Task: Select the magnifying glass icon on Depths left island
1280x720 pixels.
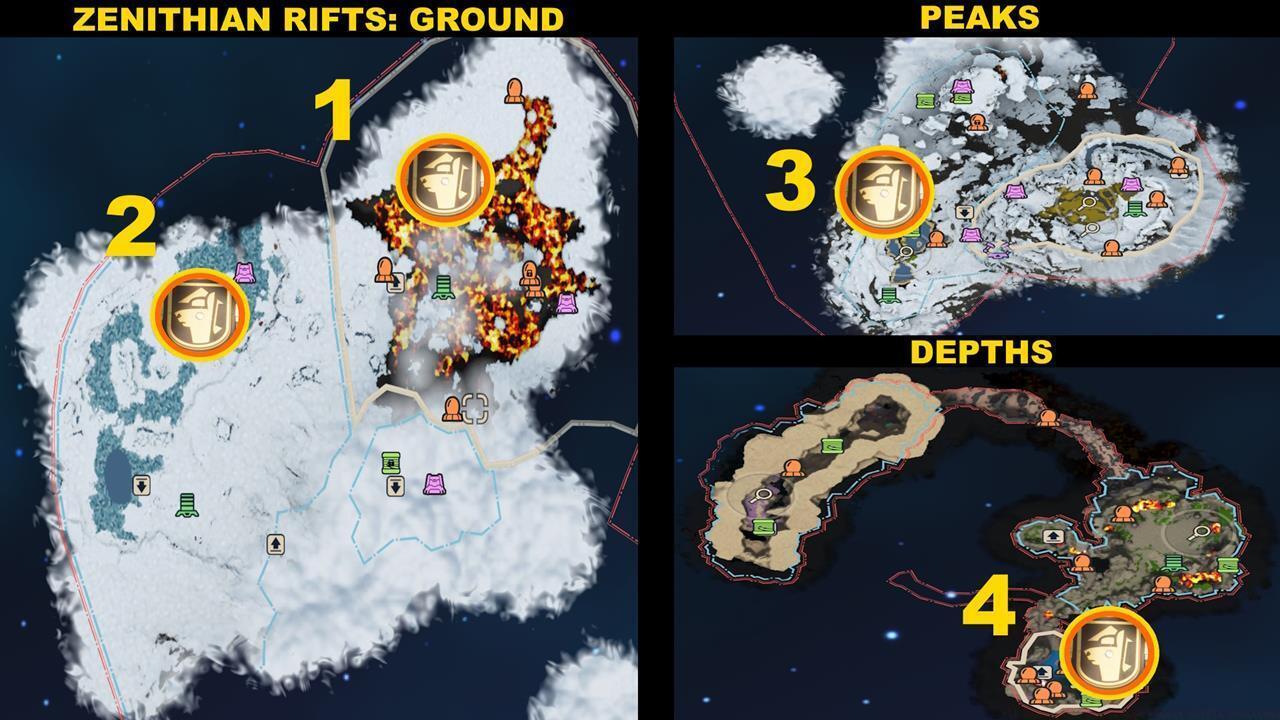Action: (x=761, y=494)
